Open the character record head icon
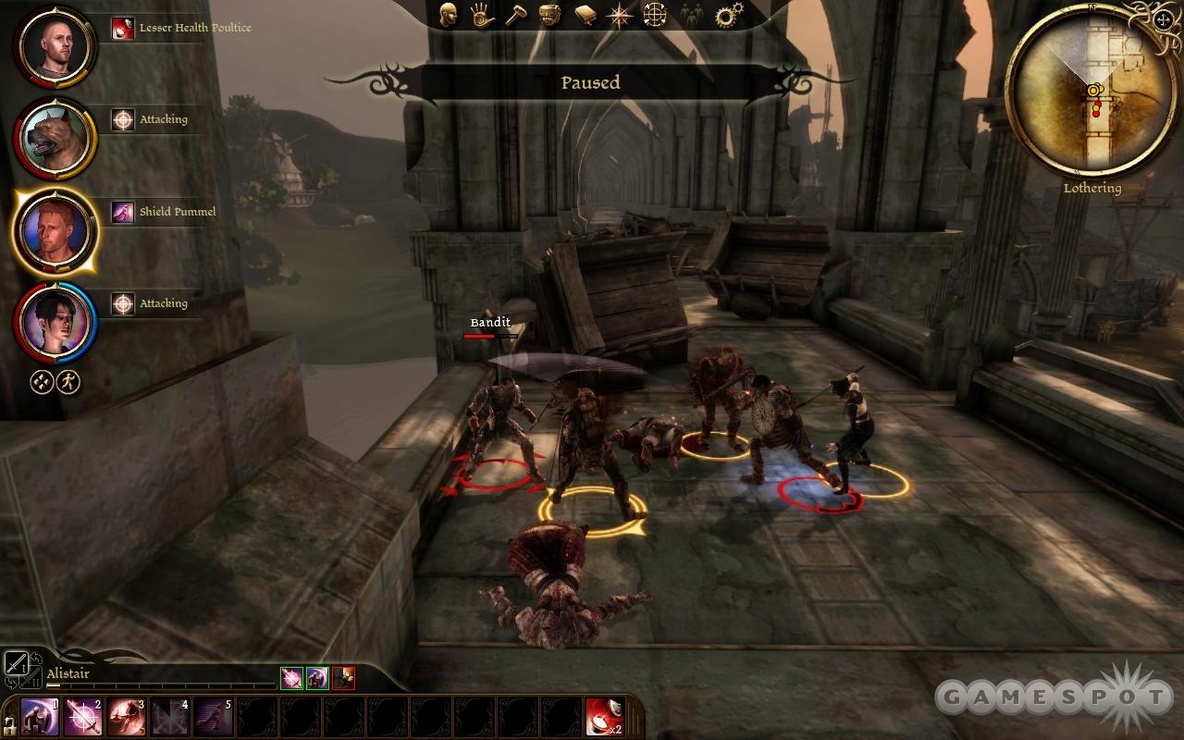The width and height of the screenshot is (1184, 740). (x=449, y=14)
